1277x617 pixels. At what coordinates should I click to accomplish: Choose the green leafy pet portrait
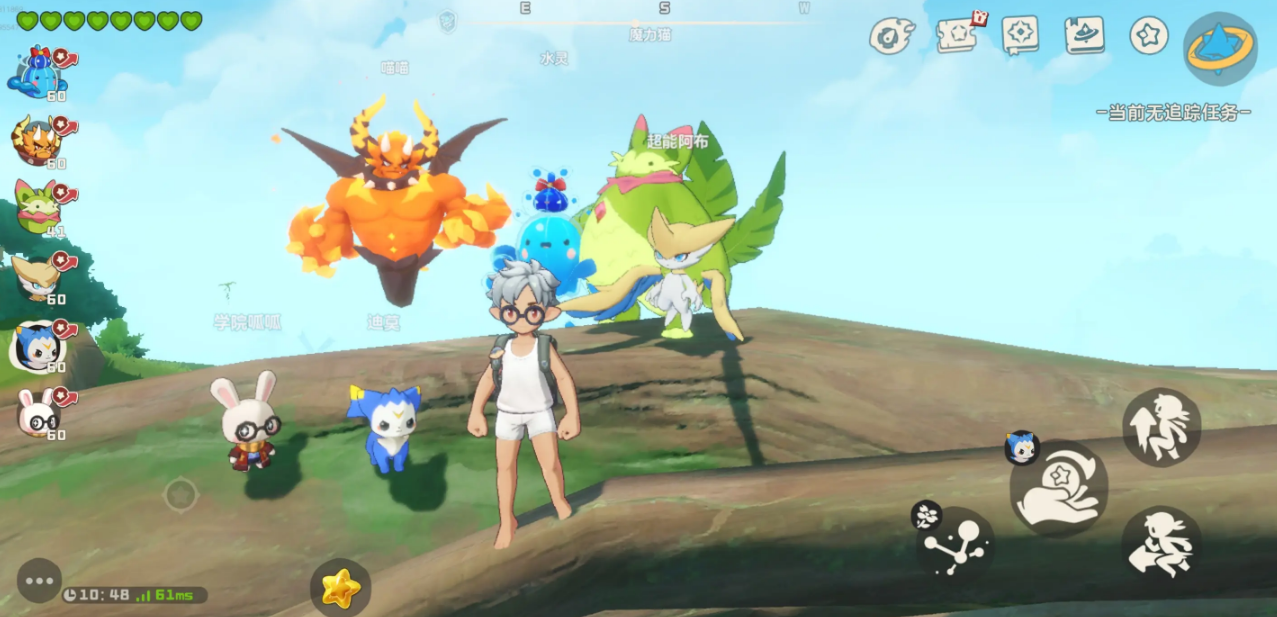(36, 208)
